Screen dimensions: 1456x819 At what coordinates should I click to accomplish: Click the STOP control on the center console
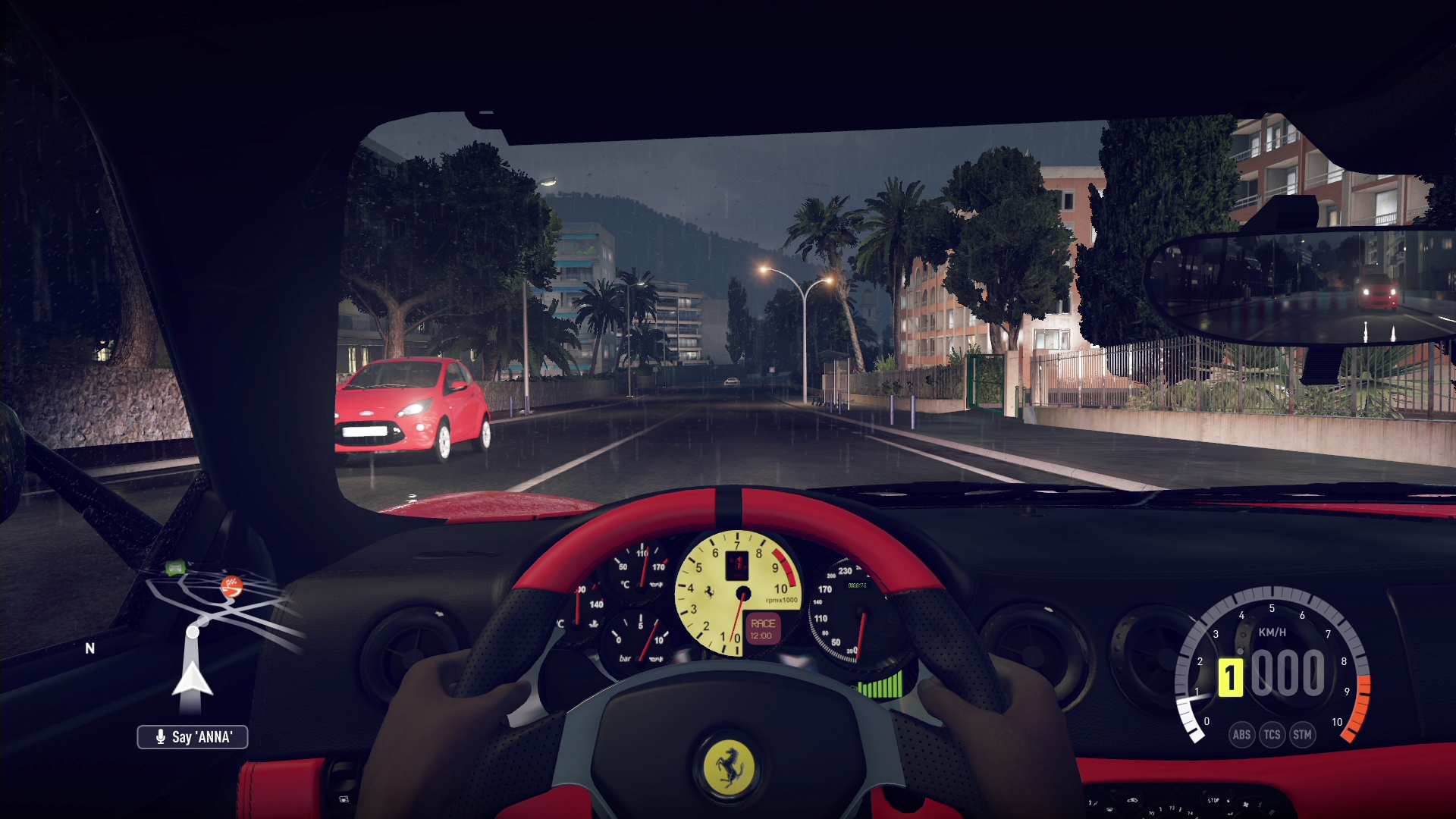(x=1213, y=800)
